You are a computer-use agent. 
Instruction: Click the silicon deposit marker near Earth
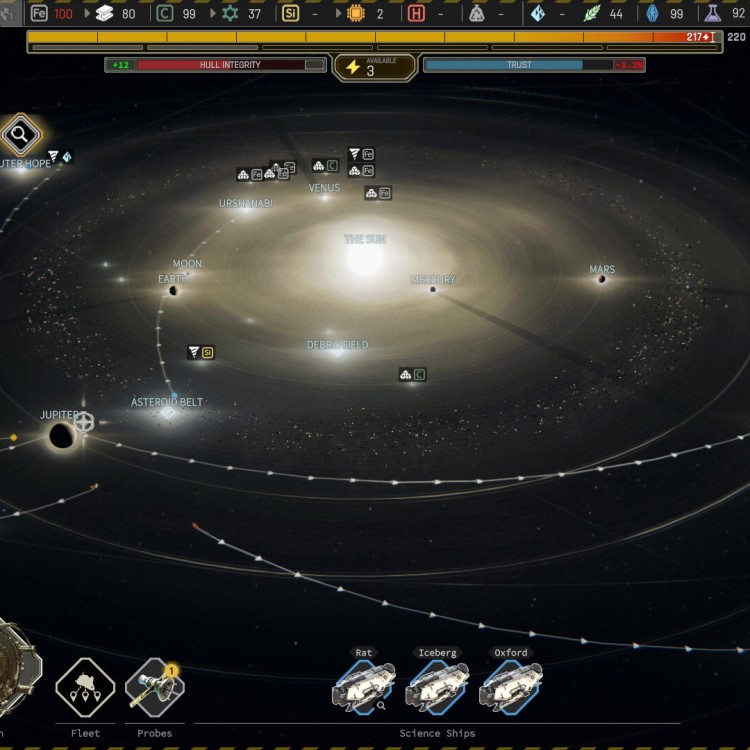tap(201, 353)
